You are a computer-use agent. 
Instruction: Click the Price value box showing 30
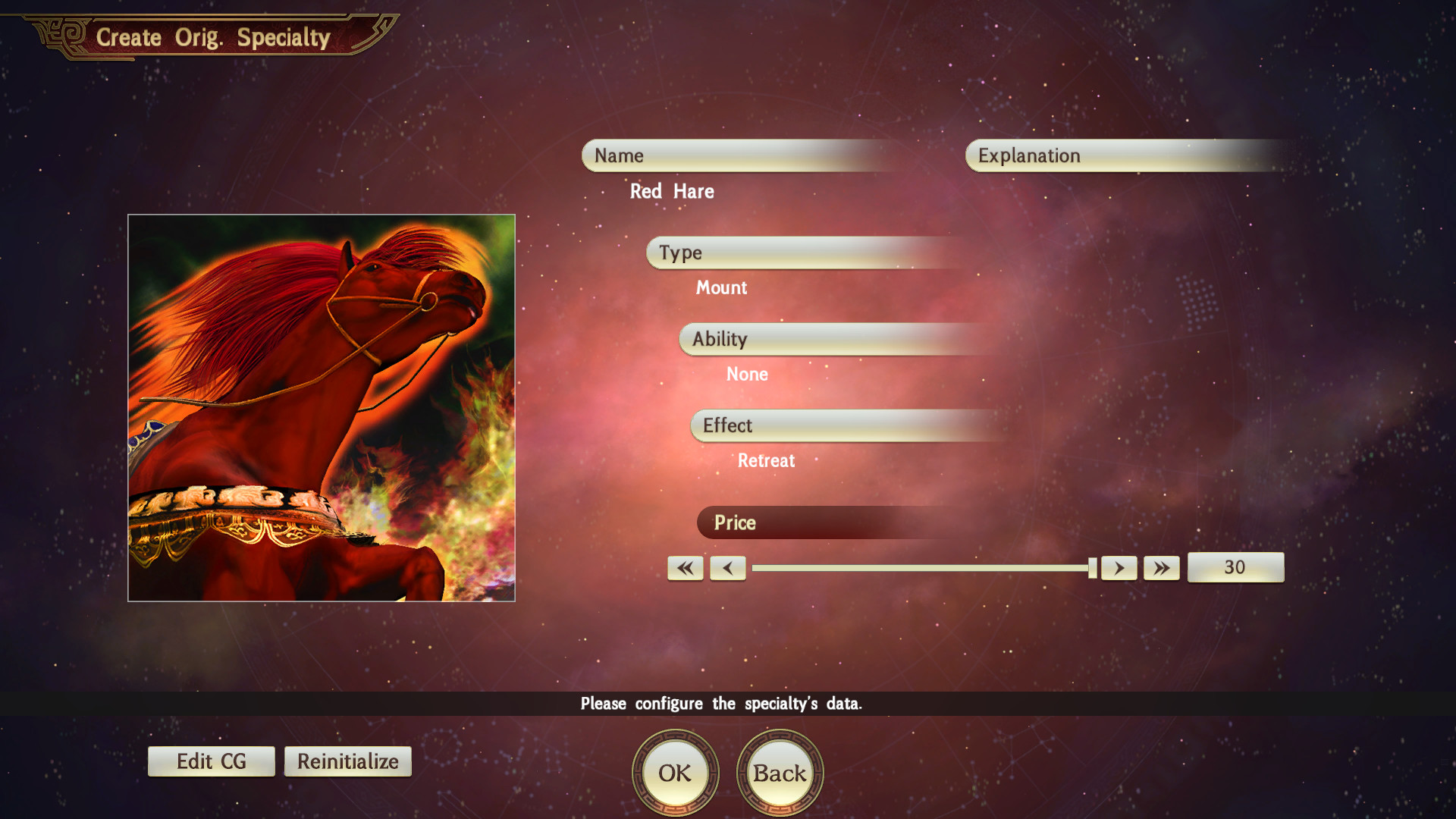coord(1235,567)
